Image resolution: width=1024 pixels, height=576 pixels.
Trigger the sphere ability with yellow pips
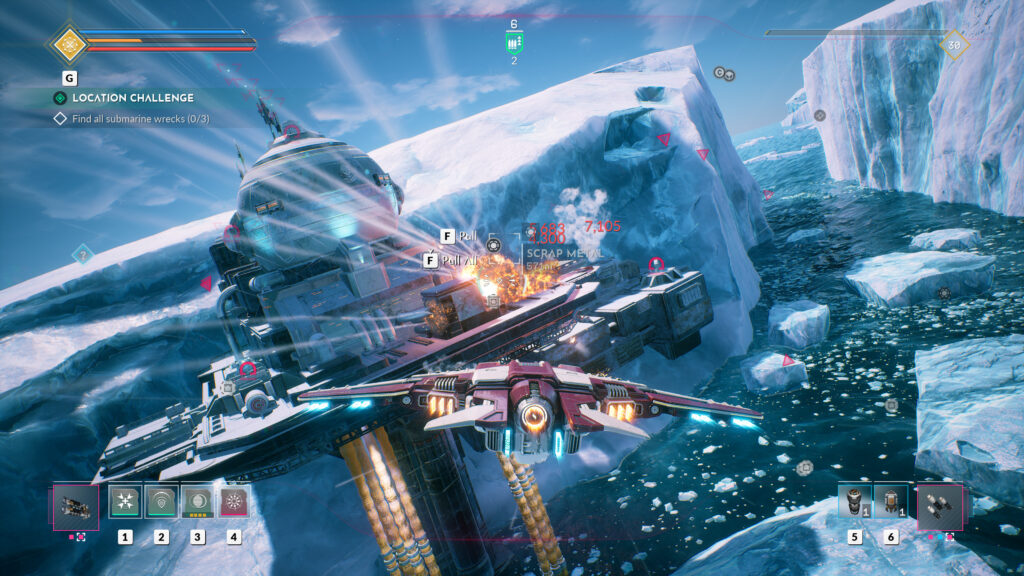[x=197, y=501]
